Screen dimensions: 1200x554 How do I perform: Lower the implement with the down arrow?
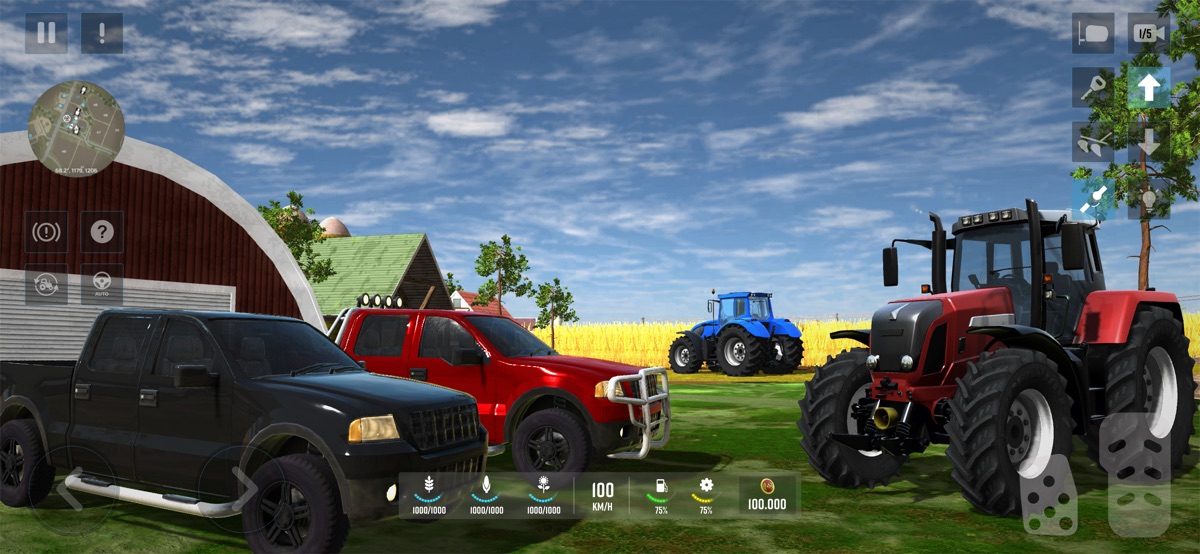pos(1148,143)
